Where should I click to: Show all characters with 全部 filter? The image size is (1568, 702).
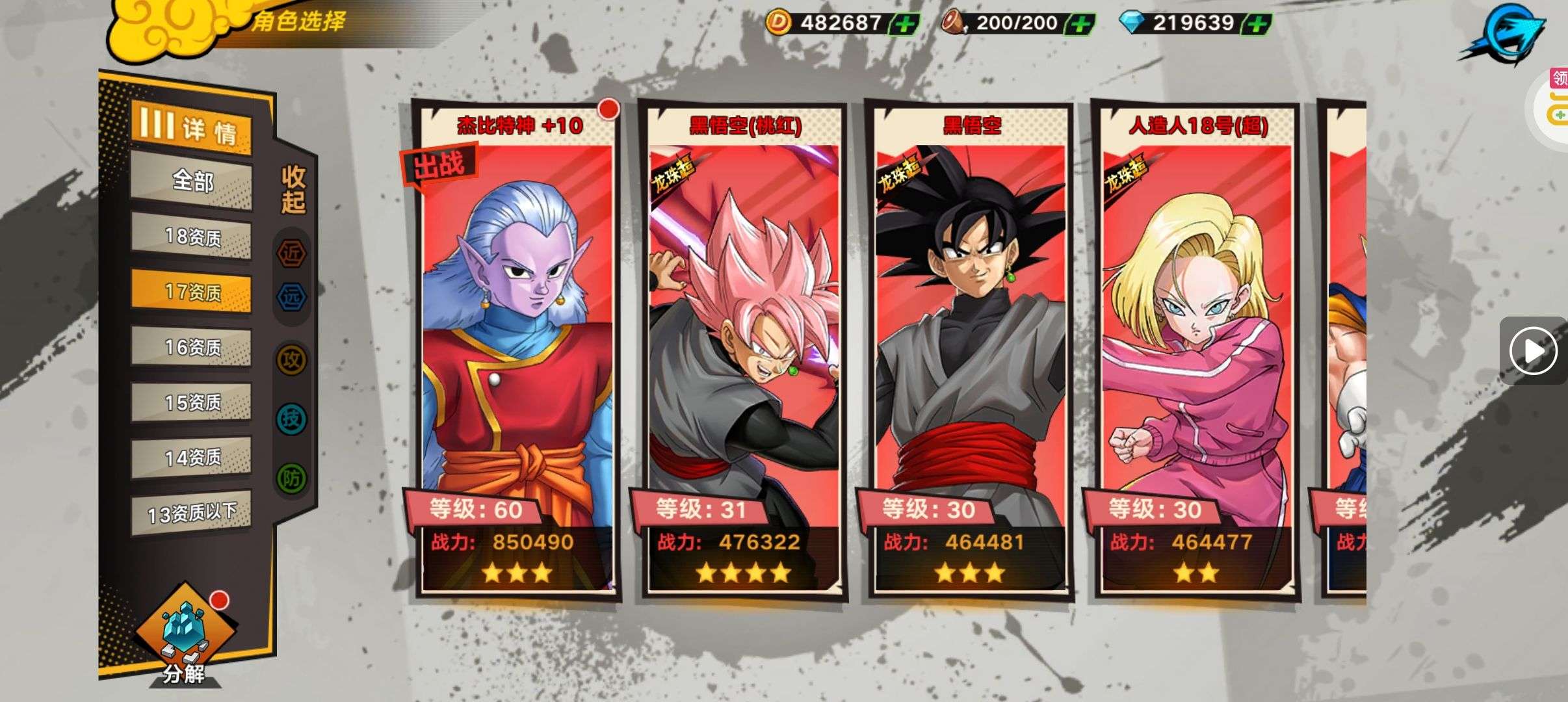(192, 181)
